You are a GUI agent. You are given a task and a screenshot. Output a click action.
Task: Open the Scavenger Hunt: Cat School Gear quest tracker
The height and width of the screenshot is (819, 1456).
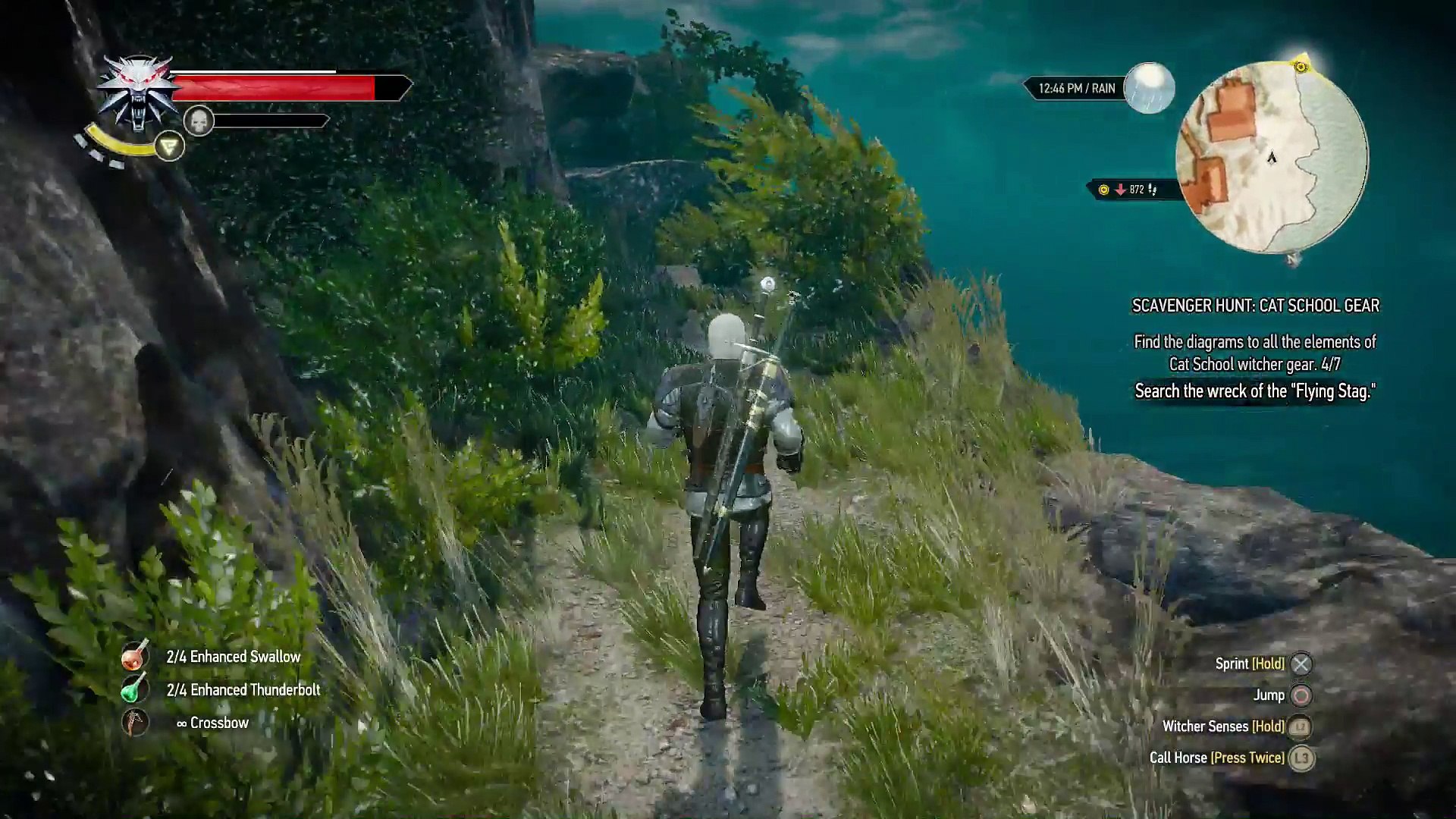1255,306
